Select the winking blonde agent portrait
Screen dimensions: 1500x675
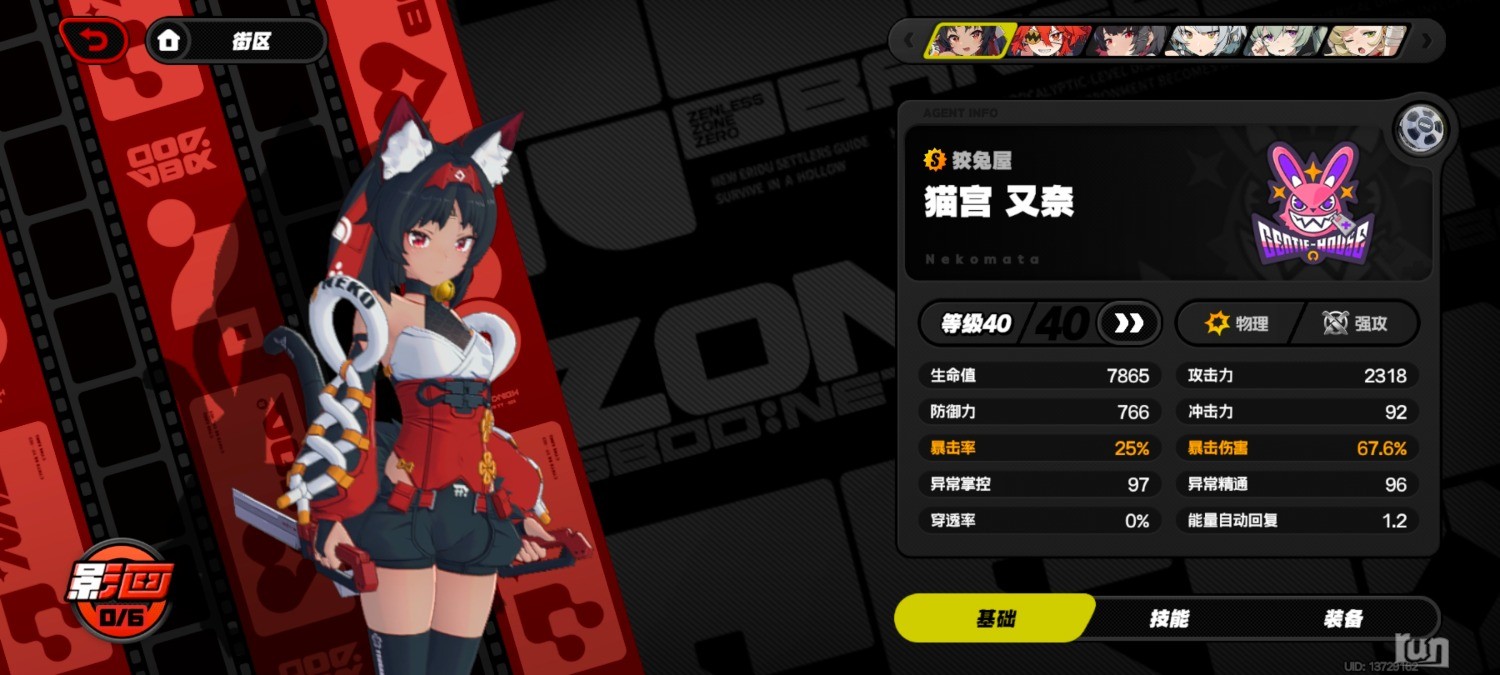point(1365,41)
